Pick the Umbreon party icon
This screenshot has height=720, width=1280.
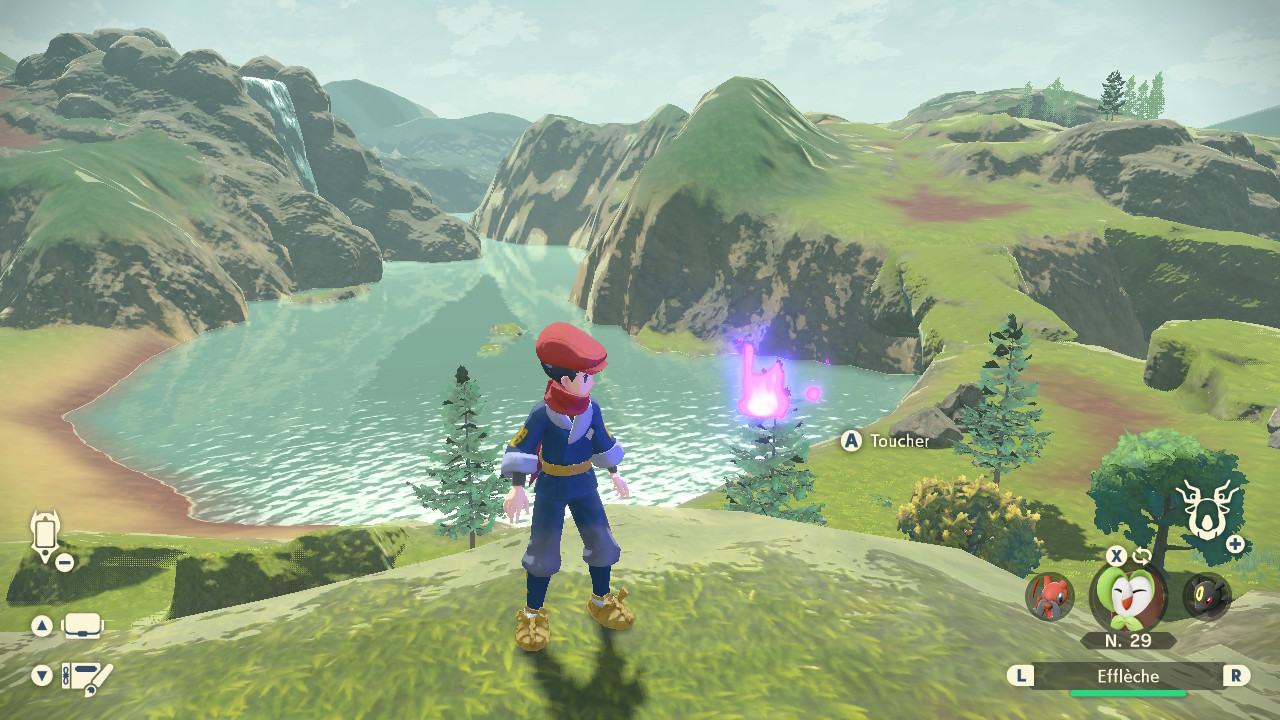coord(1206,597)
